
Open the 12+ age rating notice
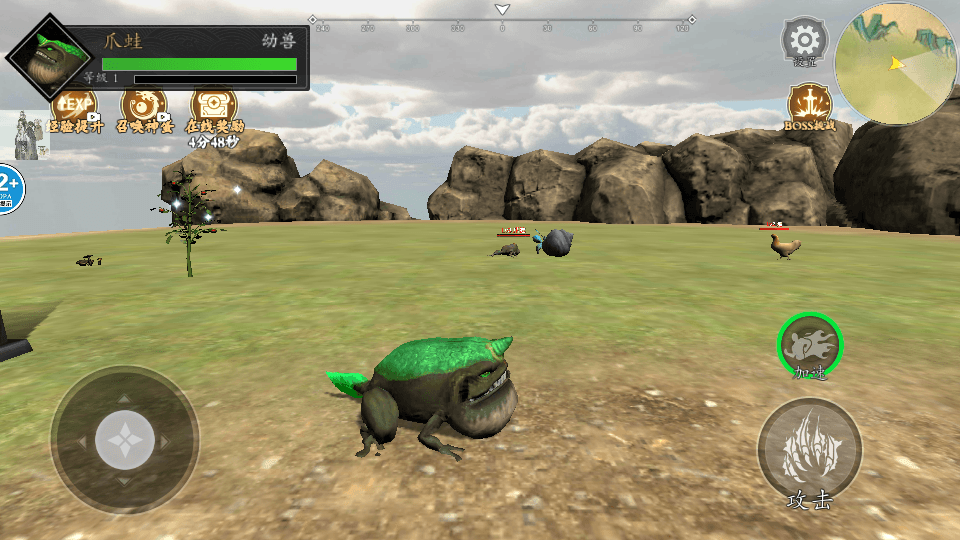[9, 187]
